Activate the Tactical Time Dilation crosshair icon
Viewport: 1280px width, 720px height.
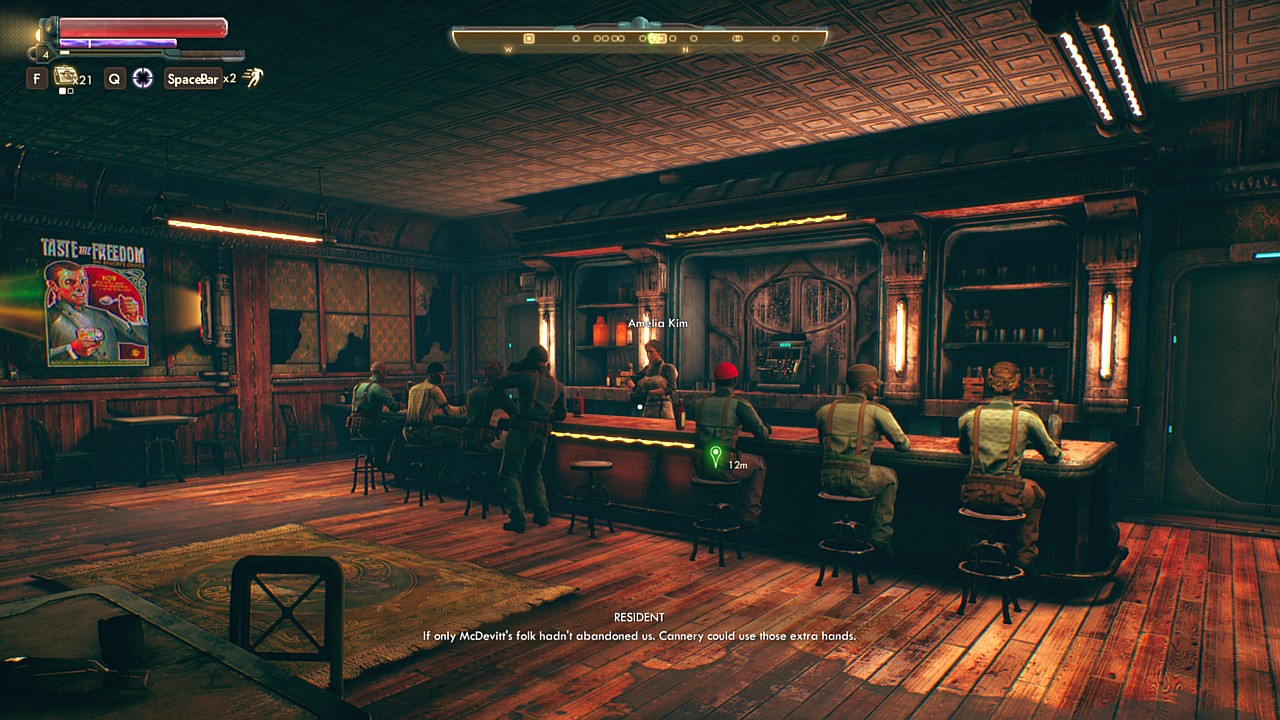[143, 78]
